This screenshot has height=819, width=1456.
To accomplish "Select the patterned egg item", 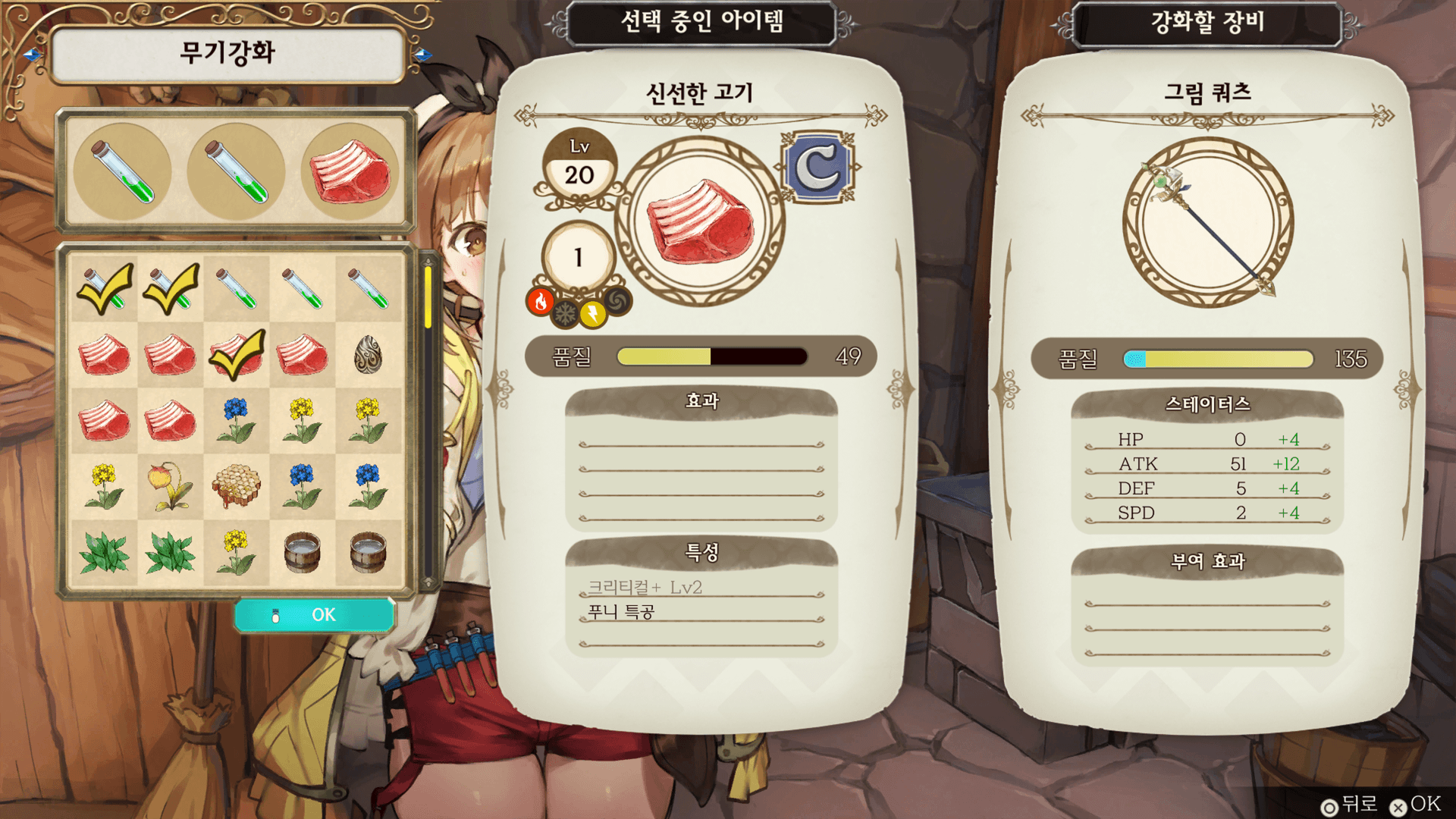I will click(x=369, y=355).
